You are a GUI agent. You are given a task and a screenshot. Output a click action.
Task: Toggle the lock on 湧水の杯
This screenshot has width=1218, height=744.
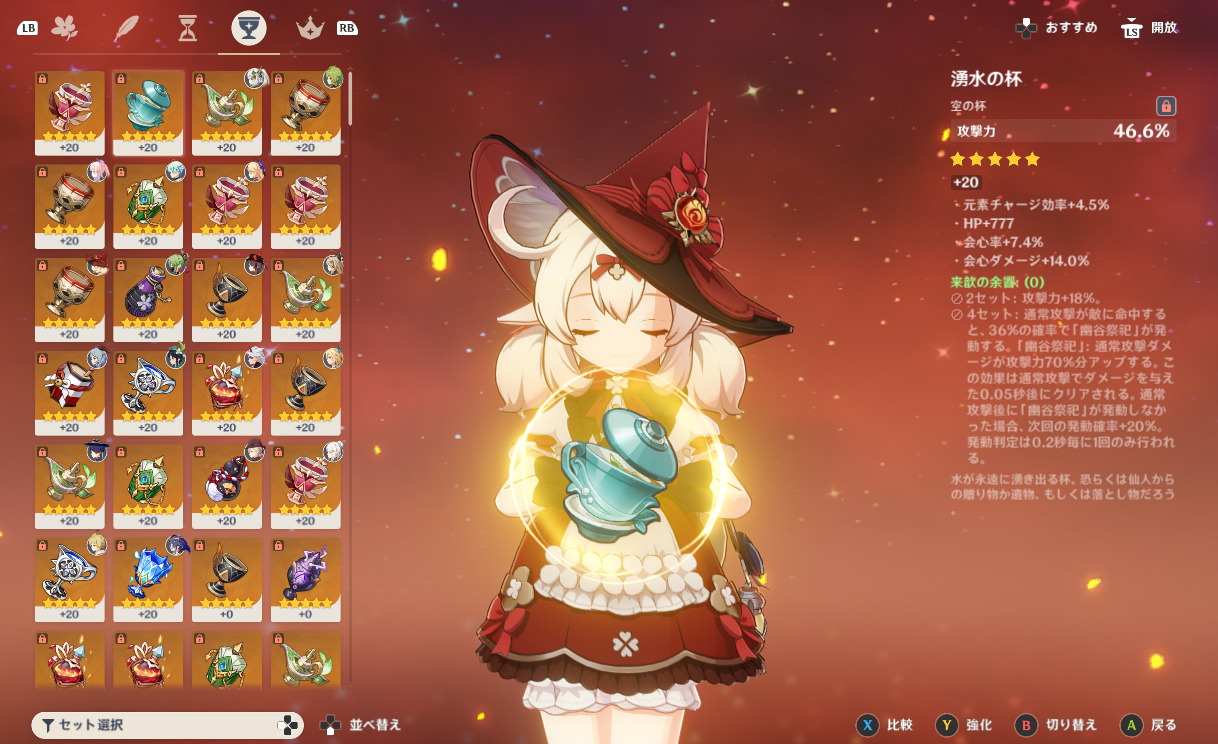[1165, 106]
